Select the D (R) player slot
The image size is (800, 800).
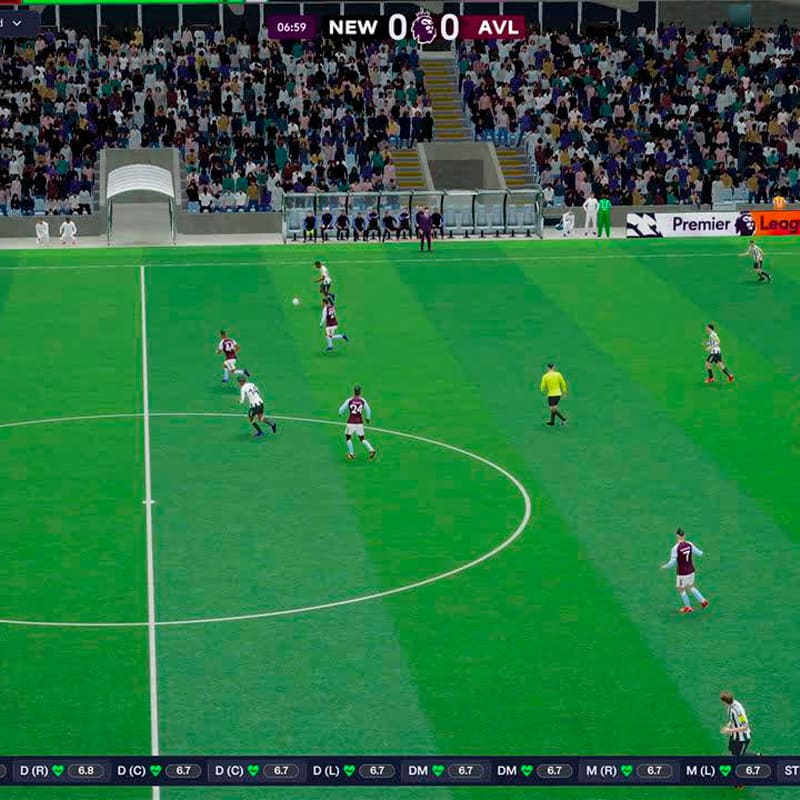[x=60, y=771]
